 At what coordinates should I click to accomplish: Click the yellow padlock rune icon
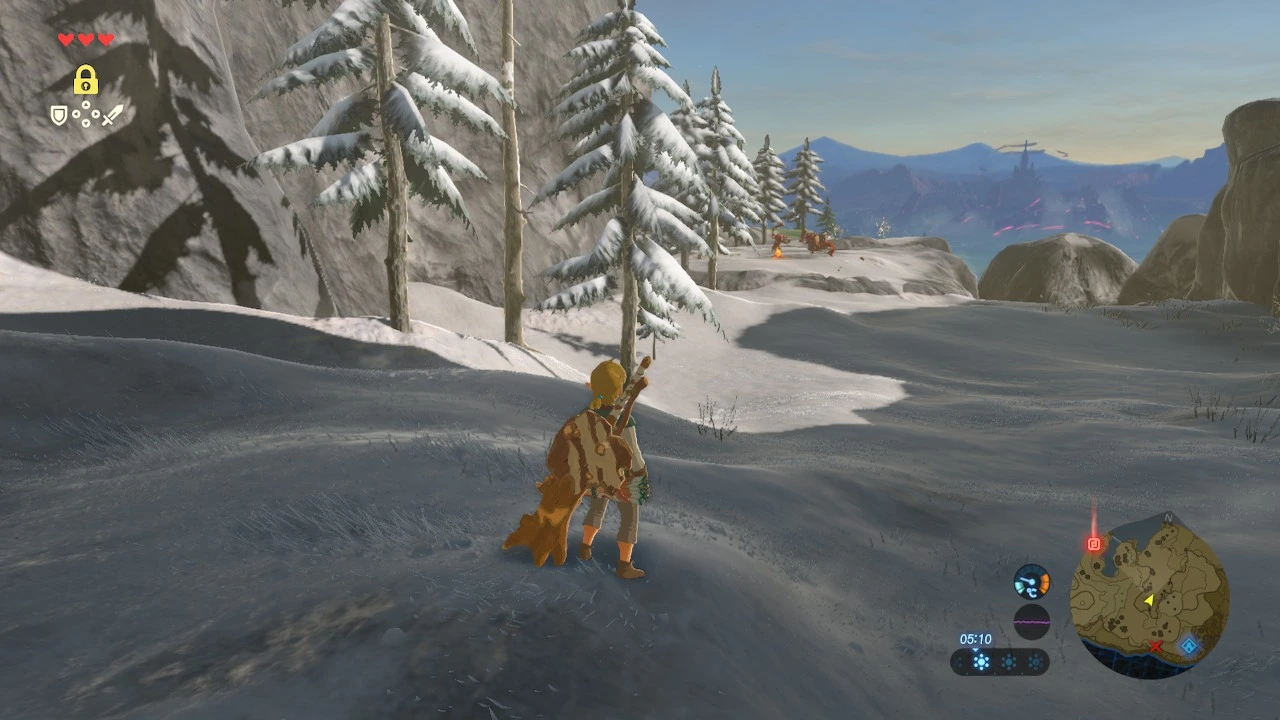(85, 80)
